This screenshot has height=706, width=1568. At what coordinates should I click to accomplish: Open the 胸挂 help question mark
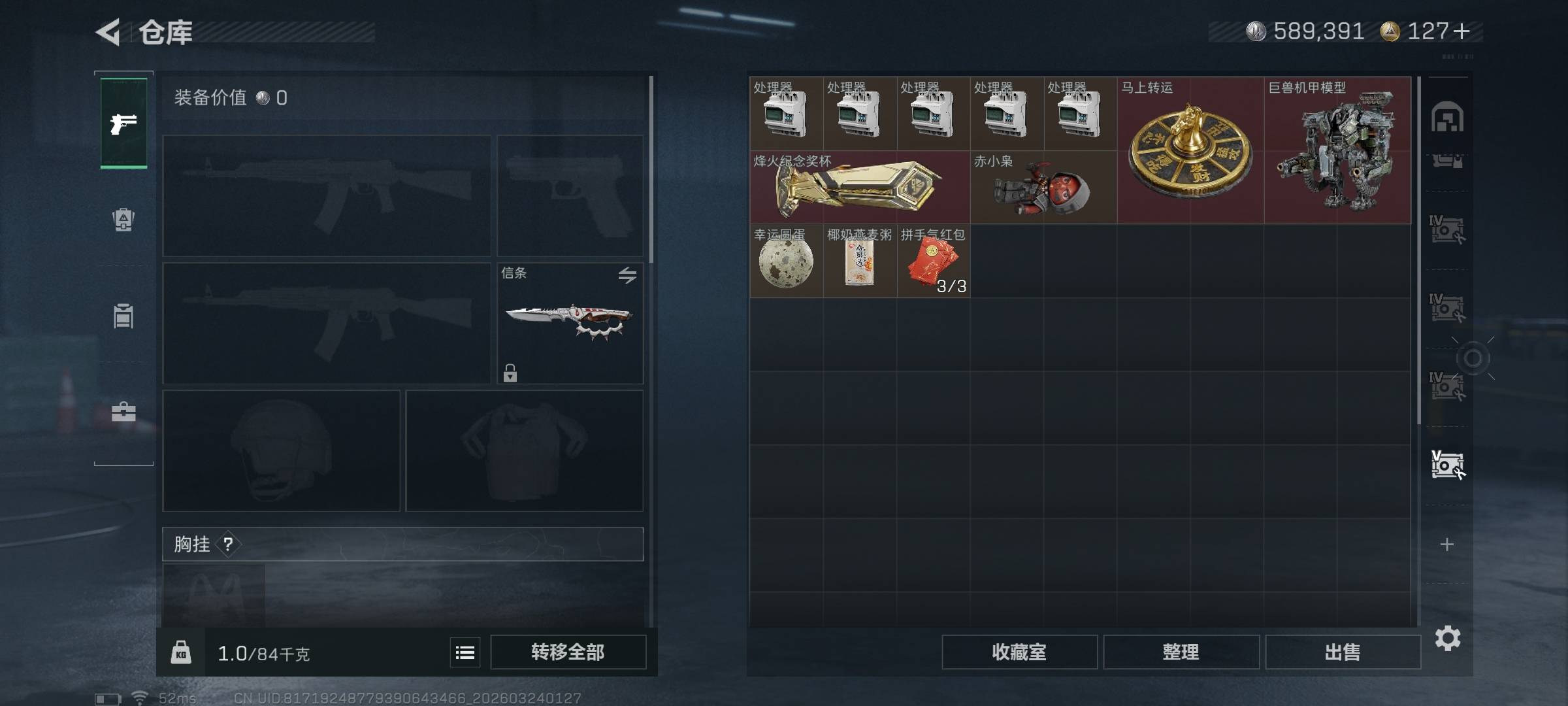click(228, 544)
